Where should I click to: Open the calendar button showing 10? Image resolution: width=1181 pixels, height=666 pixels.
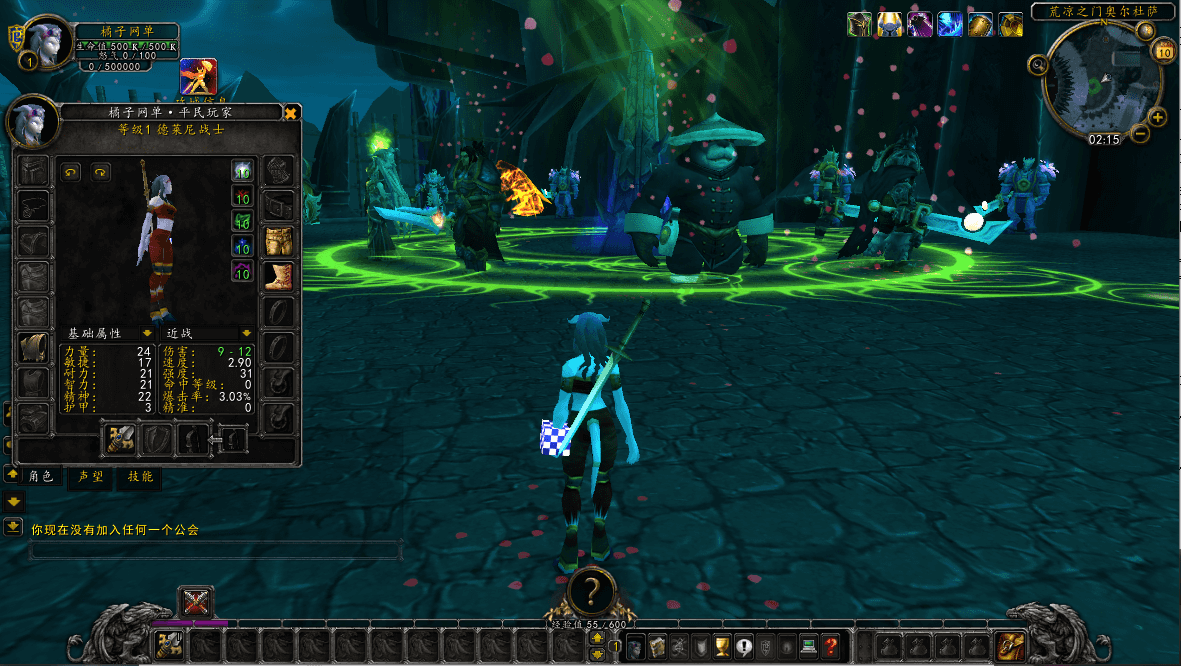point(1163,51)
